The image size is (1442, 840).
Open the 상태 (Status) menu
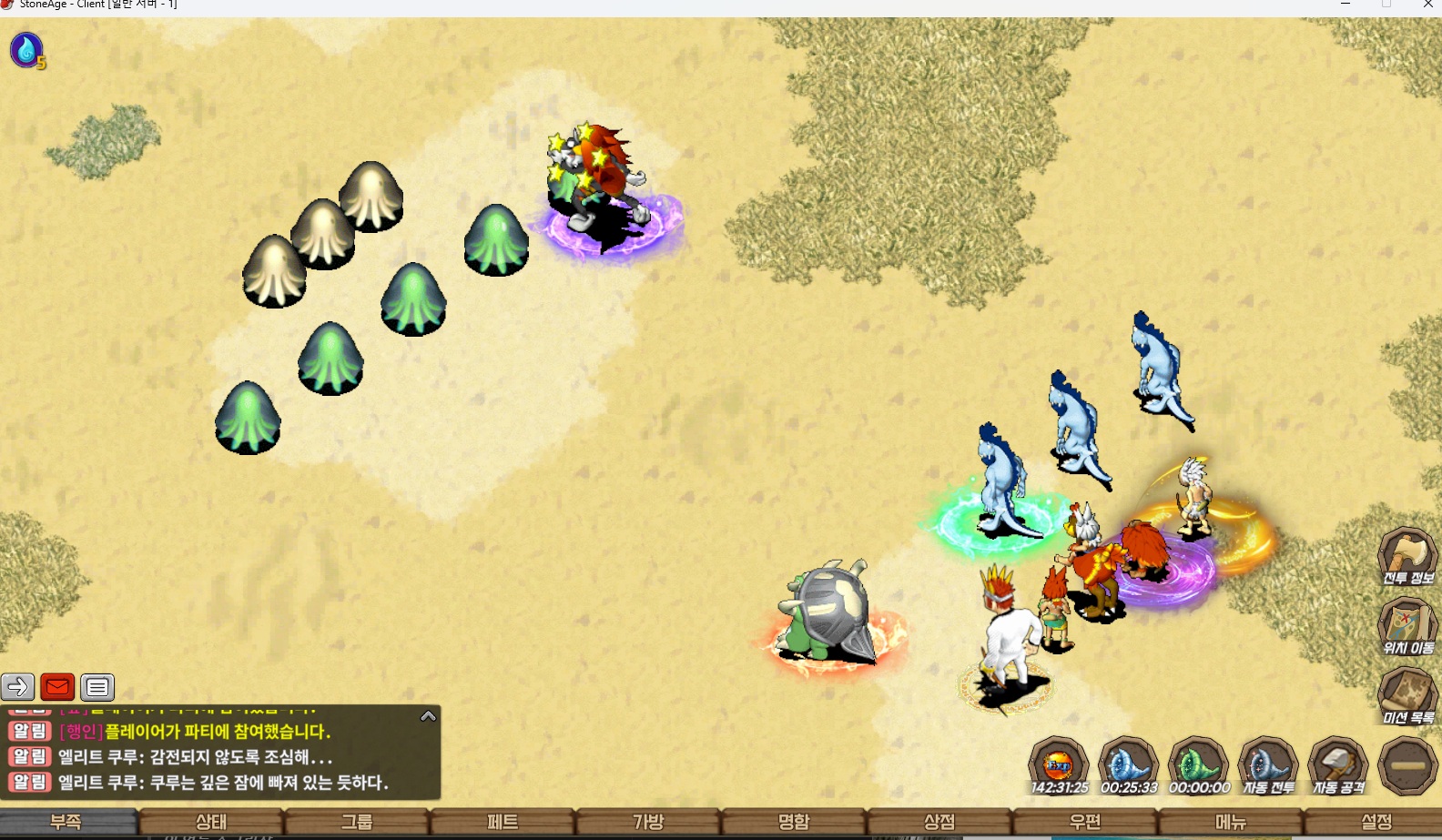pos(211,822)
